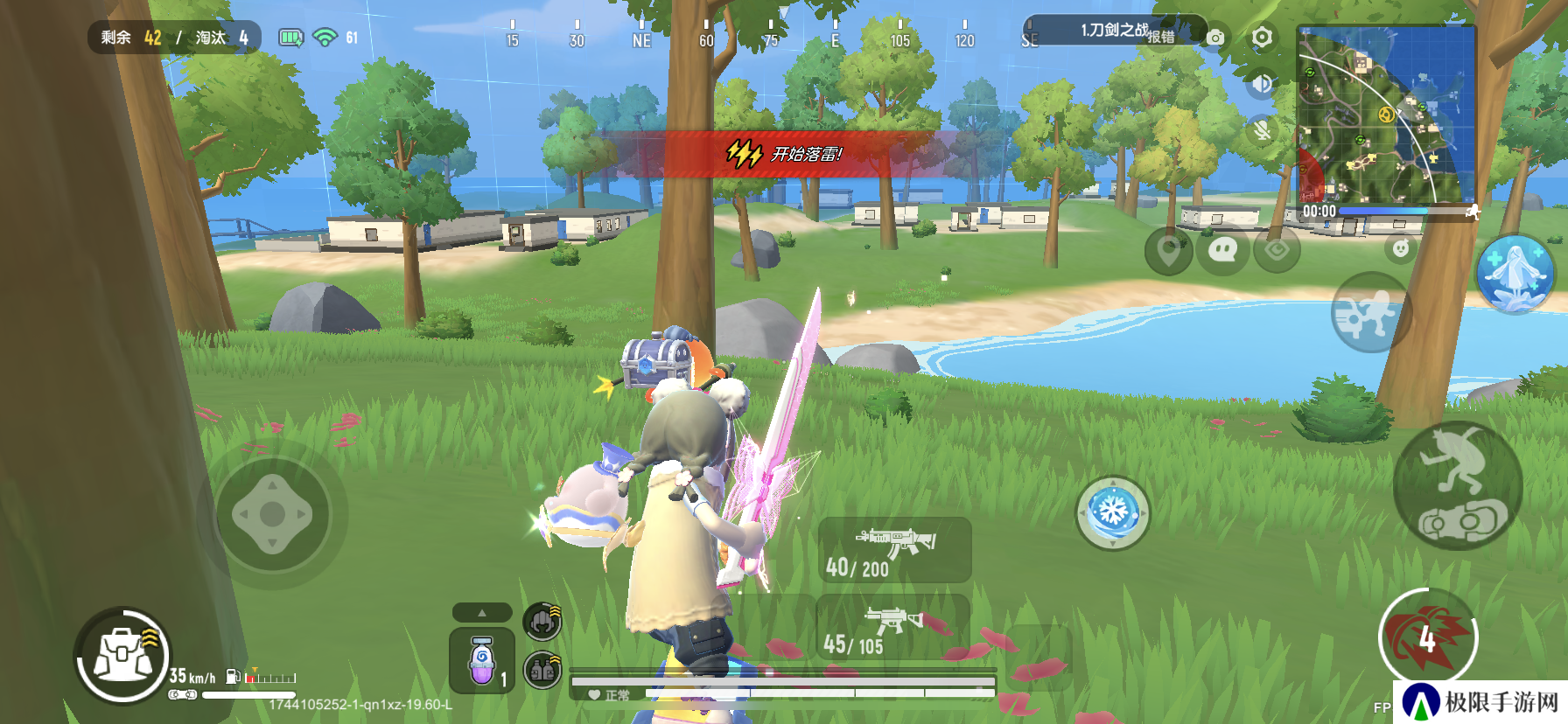Take a screenshot with the camera icon
This screenshot has height=724, width=1568.
tap(1215, 38)
